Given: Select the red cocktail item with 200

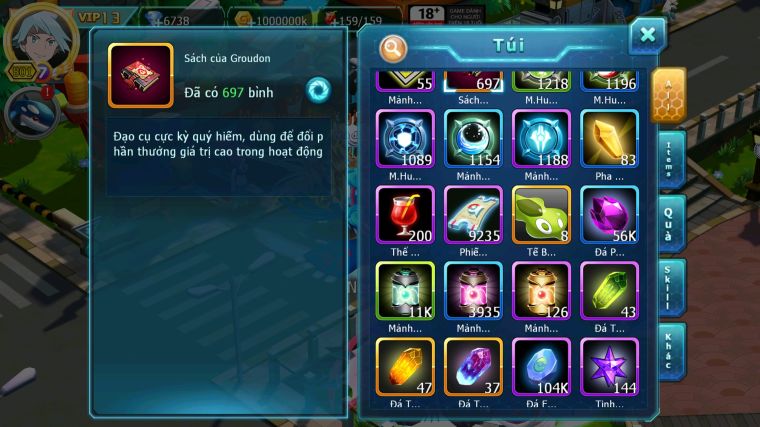Looking at the screenshot, I should pyautogui.click(x=405, y=214).
